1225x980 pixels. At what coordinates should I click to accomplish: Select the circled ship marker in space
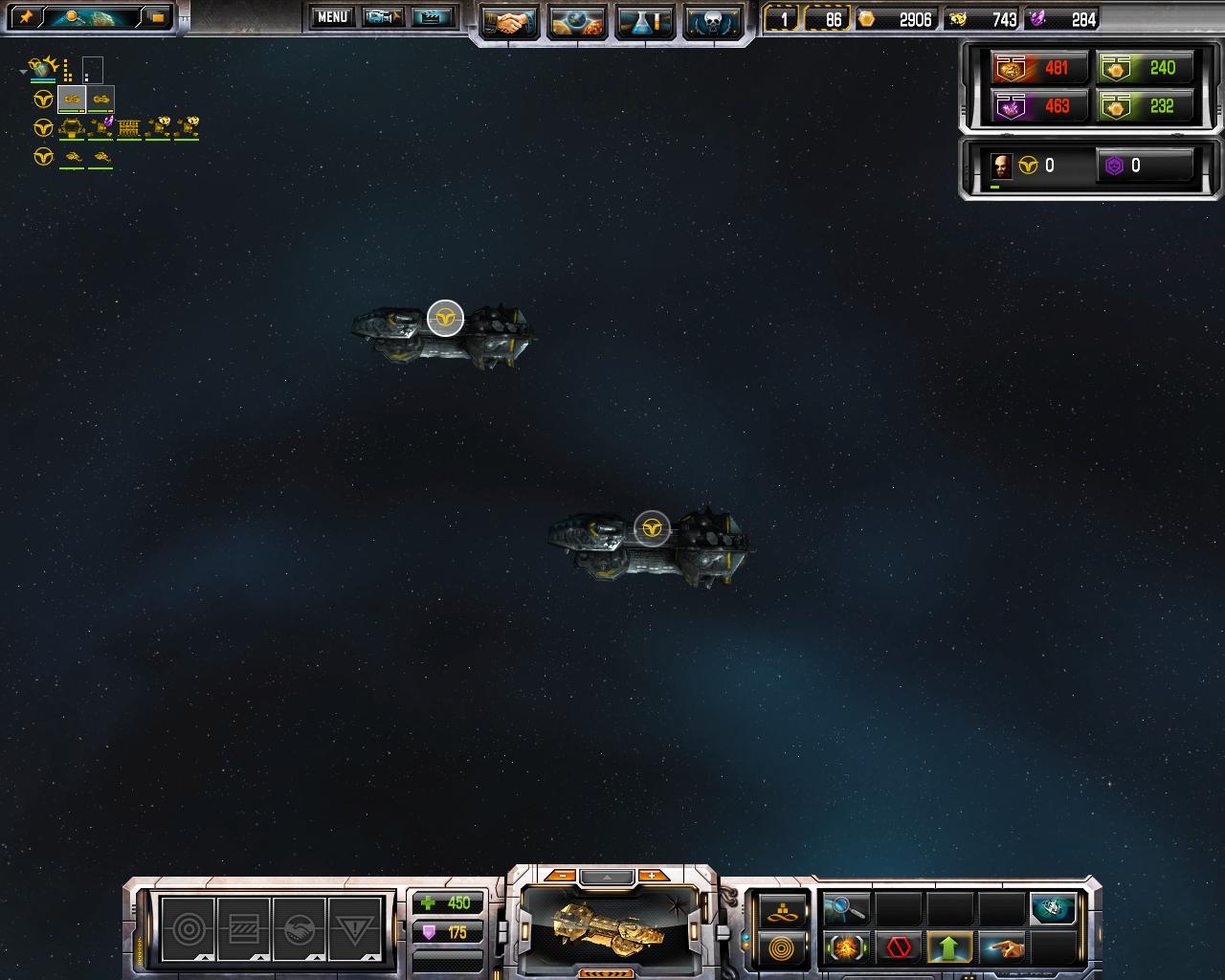coord(652,527)
